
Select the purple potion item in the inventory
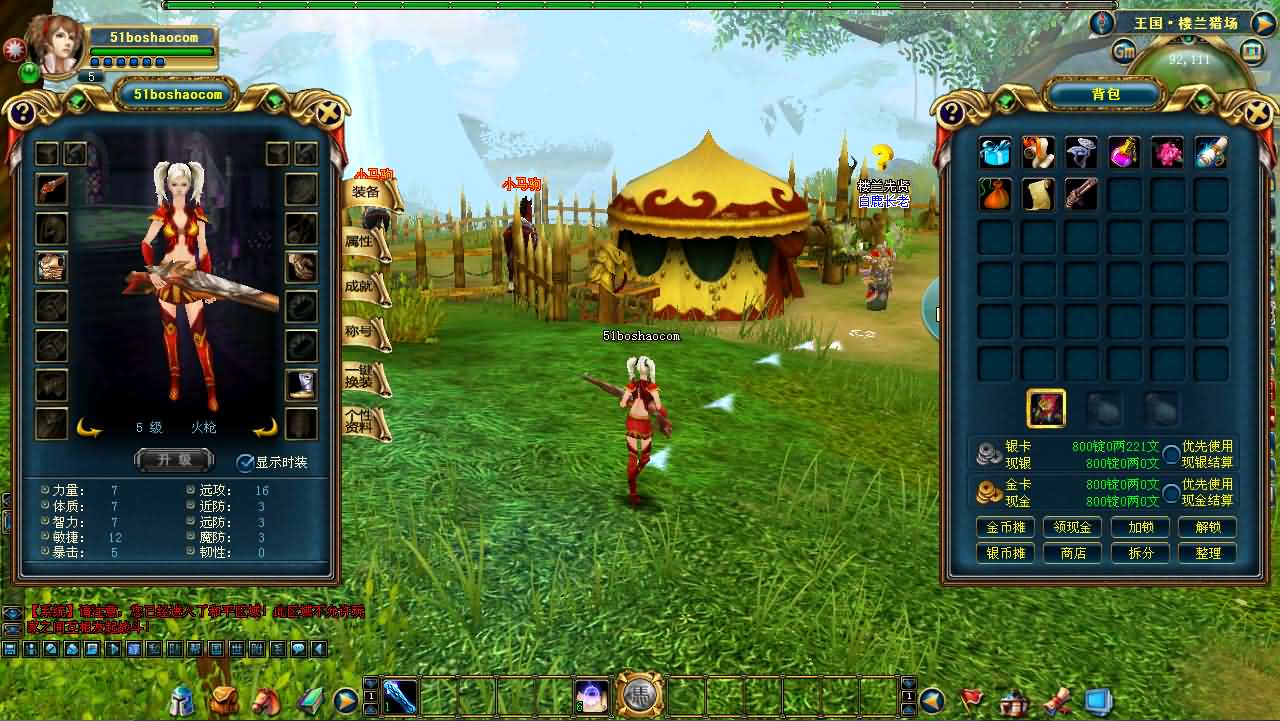[1124, 152]
